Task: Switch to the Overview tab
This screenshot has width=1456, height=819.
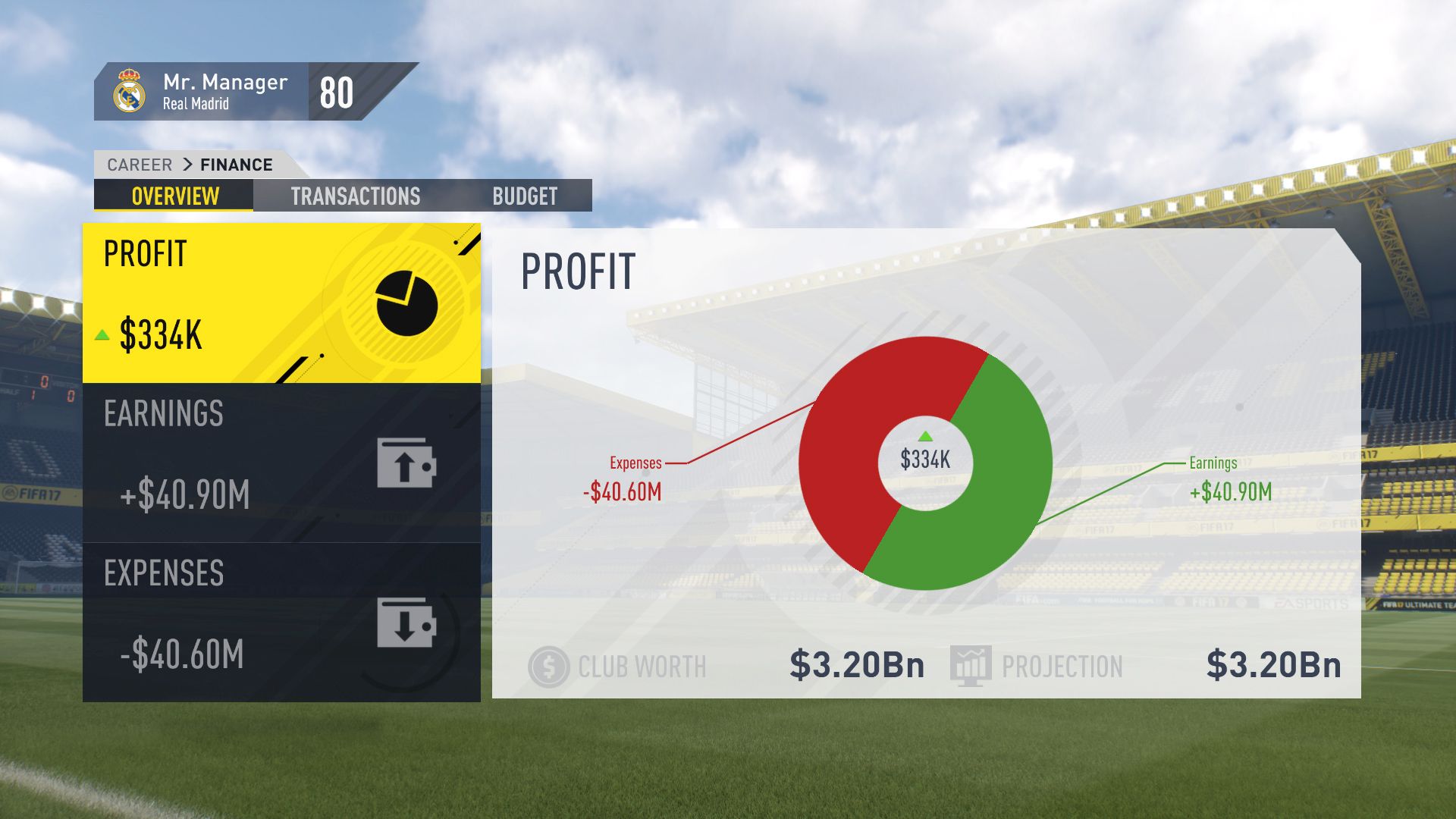Action: pos(175,196)
